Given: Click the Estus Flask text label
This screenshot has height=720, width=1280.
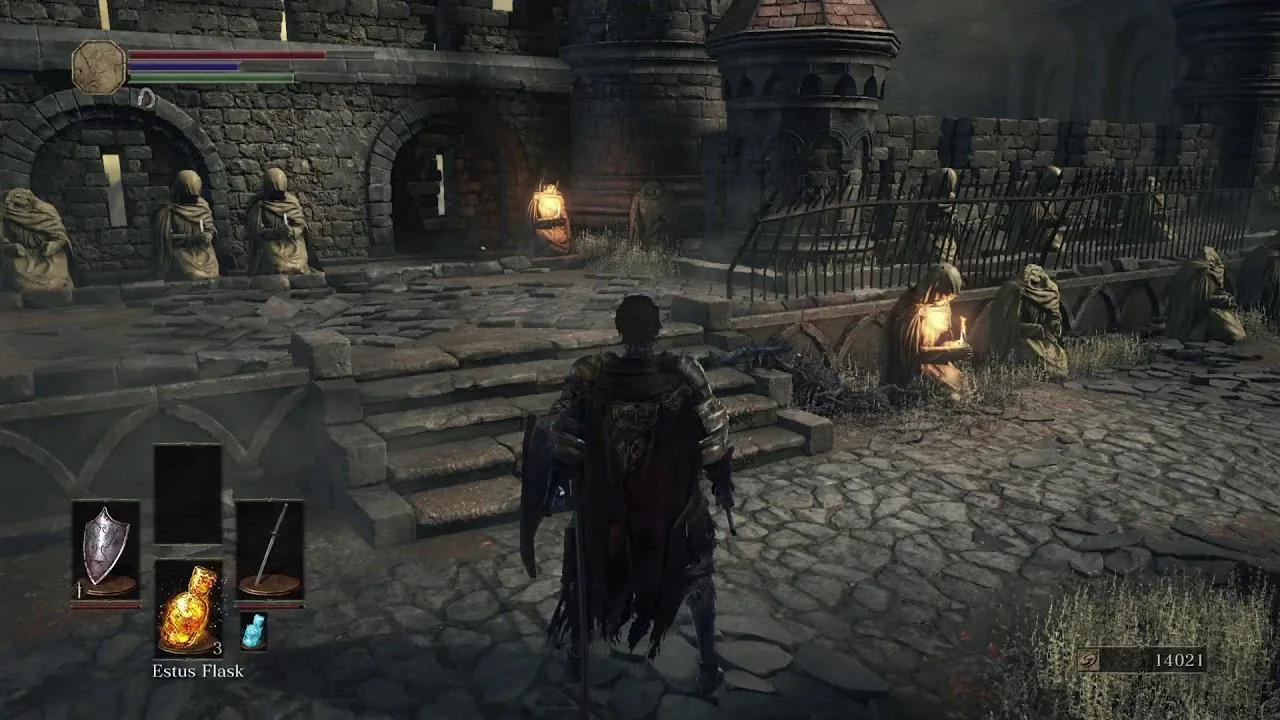Looking at the screenshot, I should click(200, 672).
